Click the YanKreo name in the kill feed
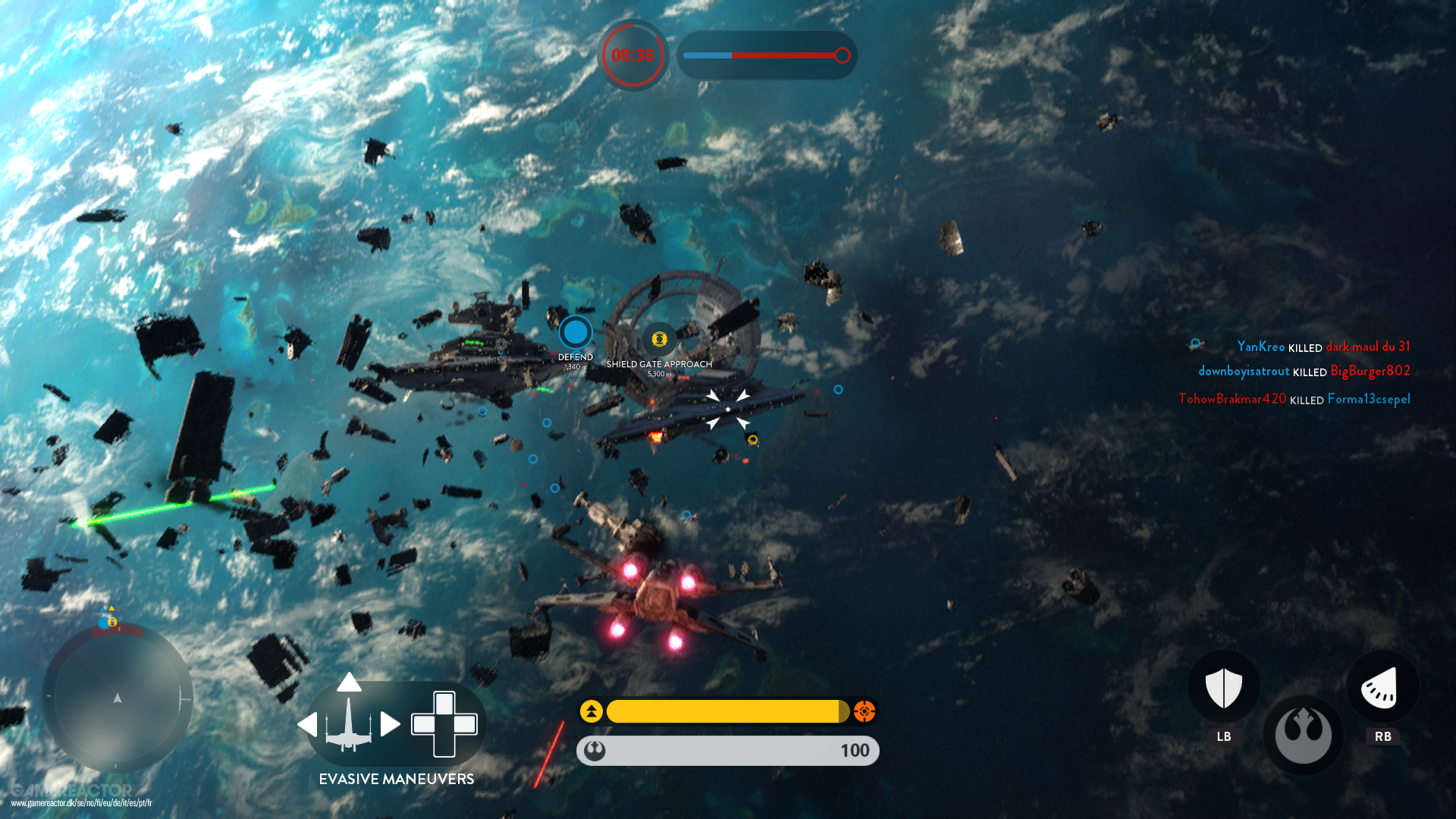 (x=1260, y=347)
